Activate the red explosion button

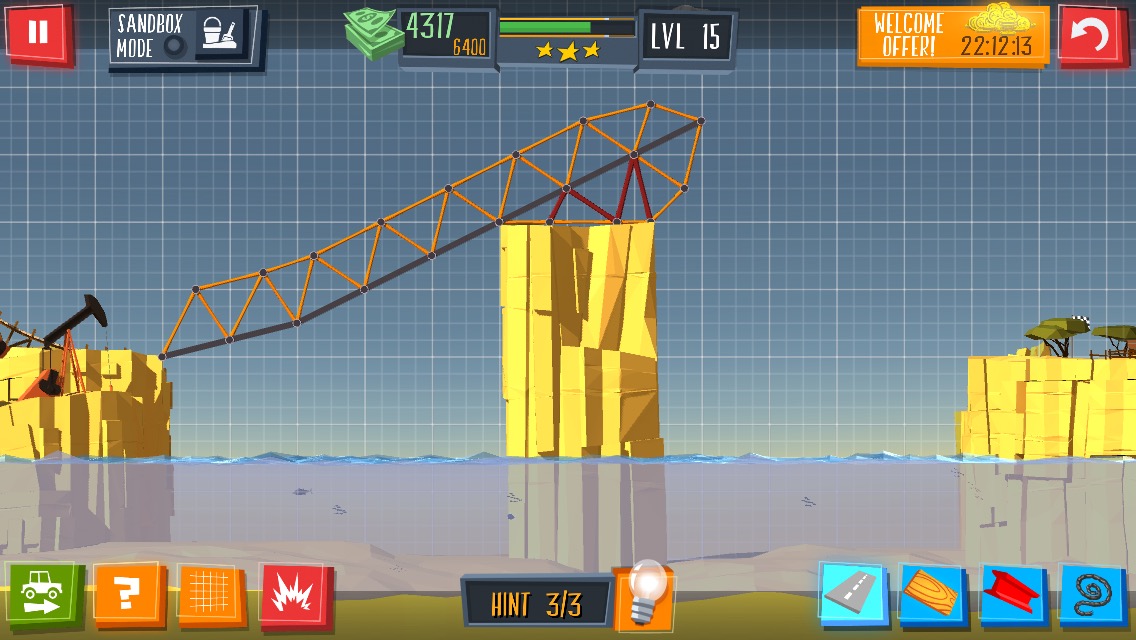[293, 594]
